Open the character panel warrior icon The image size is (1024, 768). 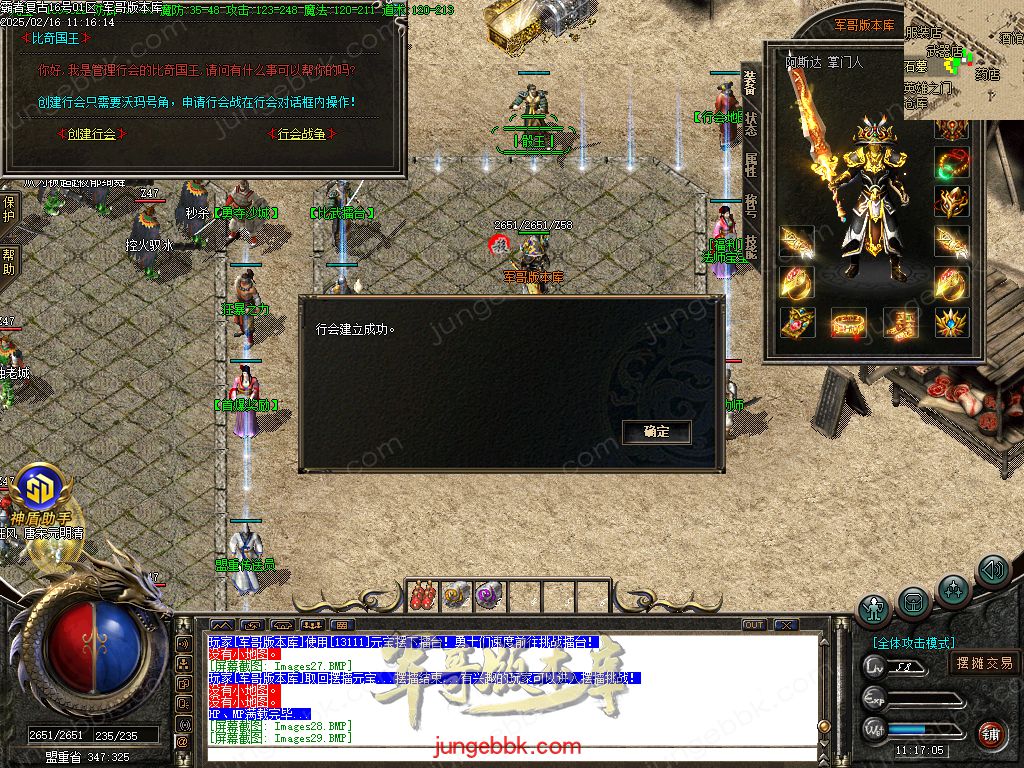tap(875, 609)
